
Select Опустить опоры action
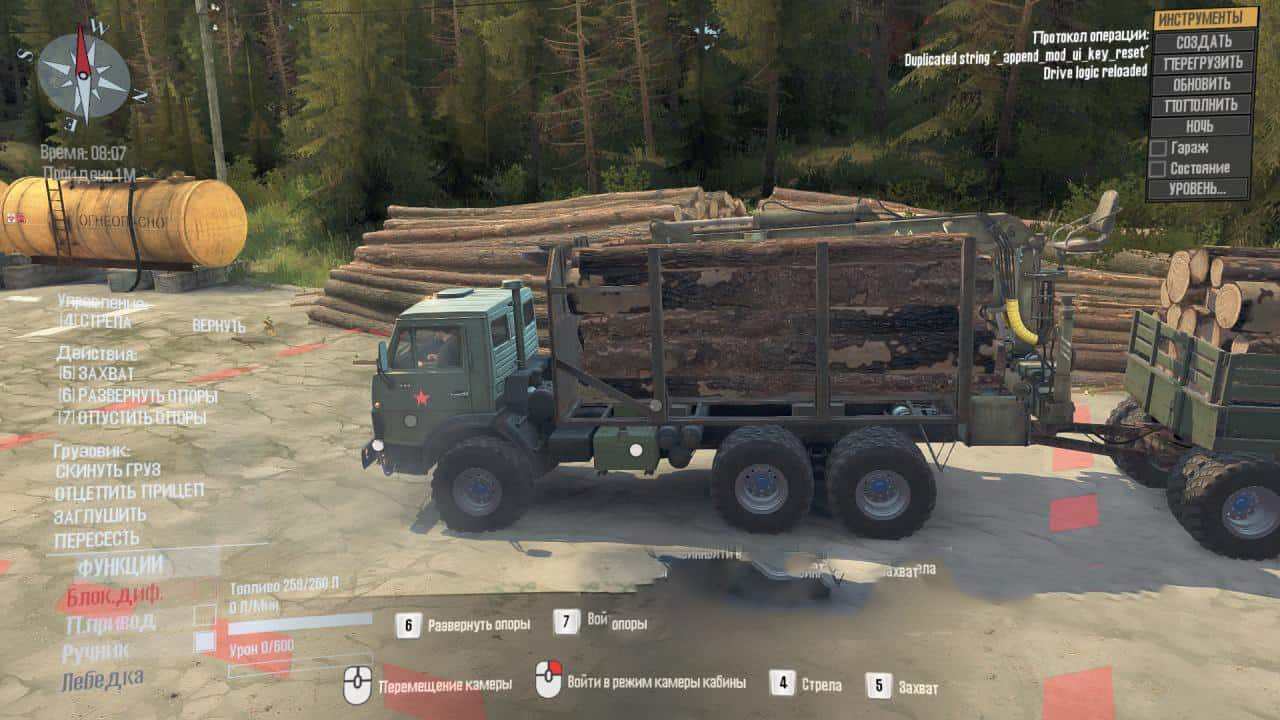(x=131, y=417)
